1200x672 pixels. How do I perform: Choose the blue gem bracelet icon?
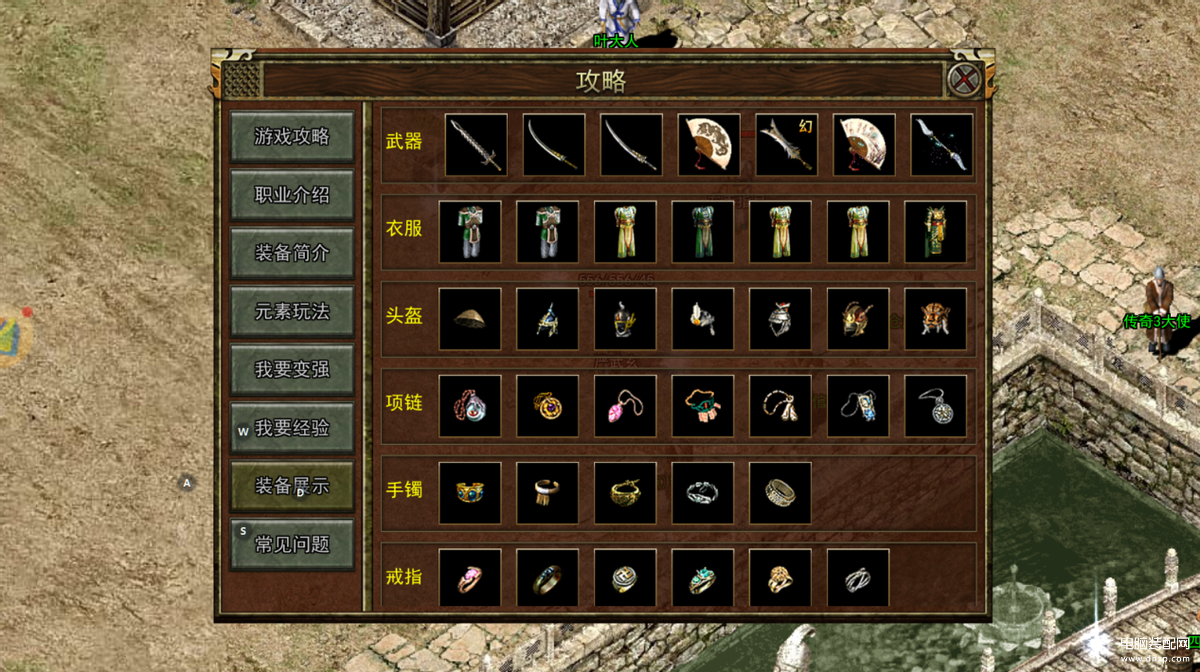[470, 492]
